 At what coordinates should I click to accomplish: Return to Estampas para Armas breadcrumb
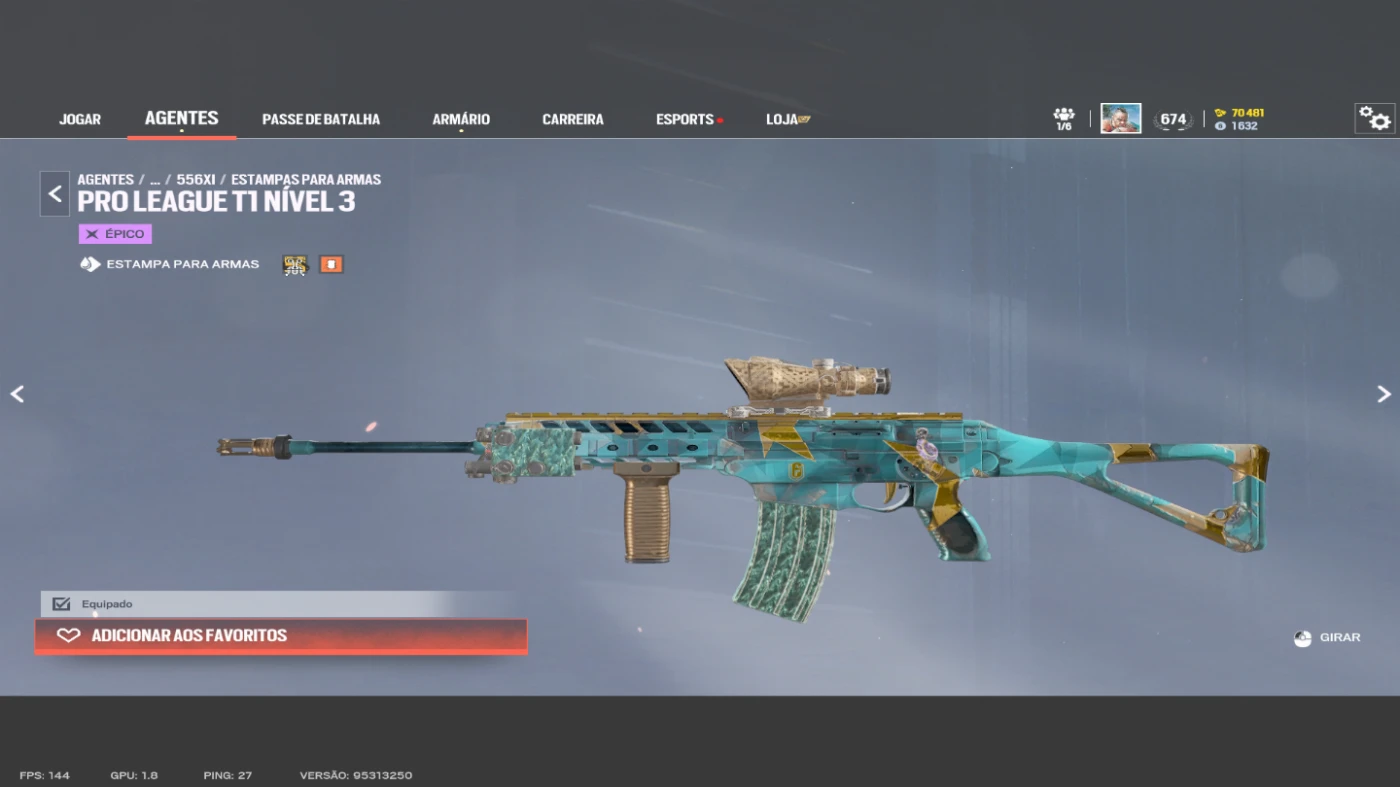tap(306, 180)
